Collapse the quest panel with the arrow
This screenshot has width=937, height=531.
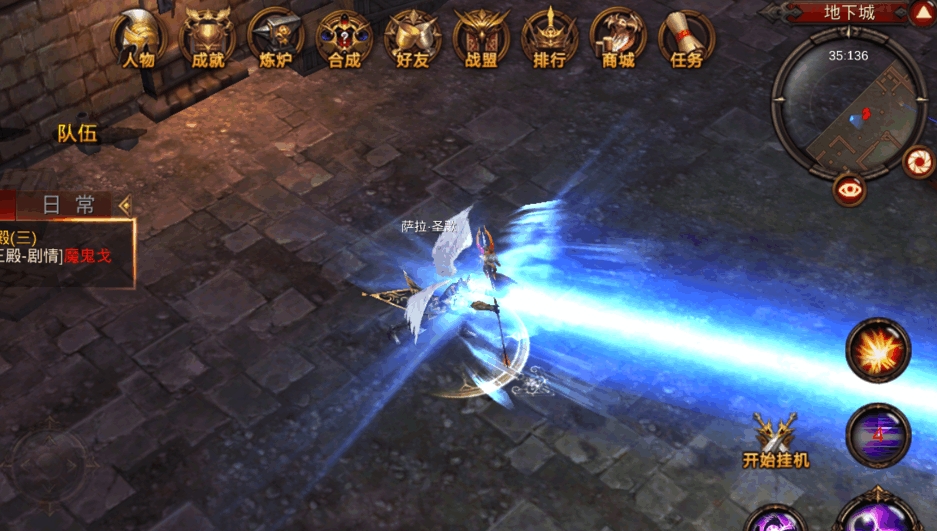(125, 205)
